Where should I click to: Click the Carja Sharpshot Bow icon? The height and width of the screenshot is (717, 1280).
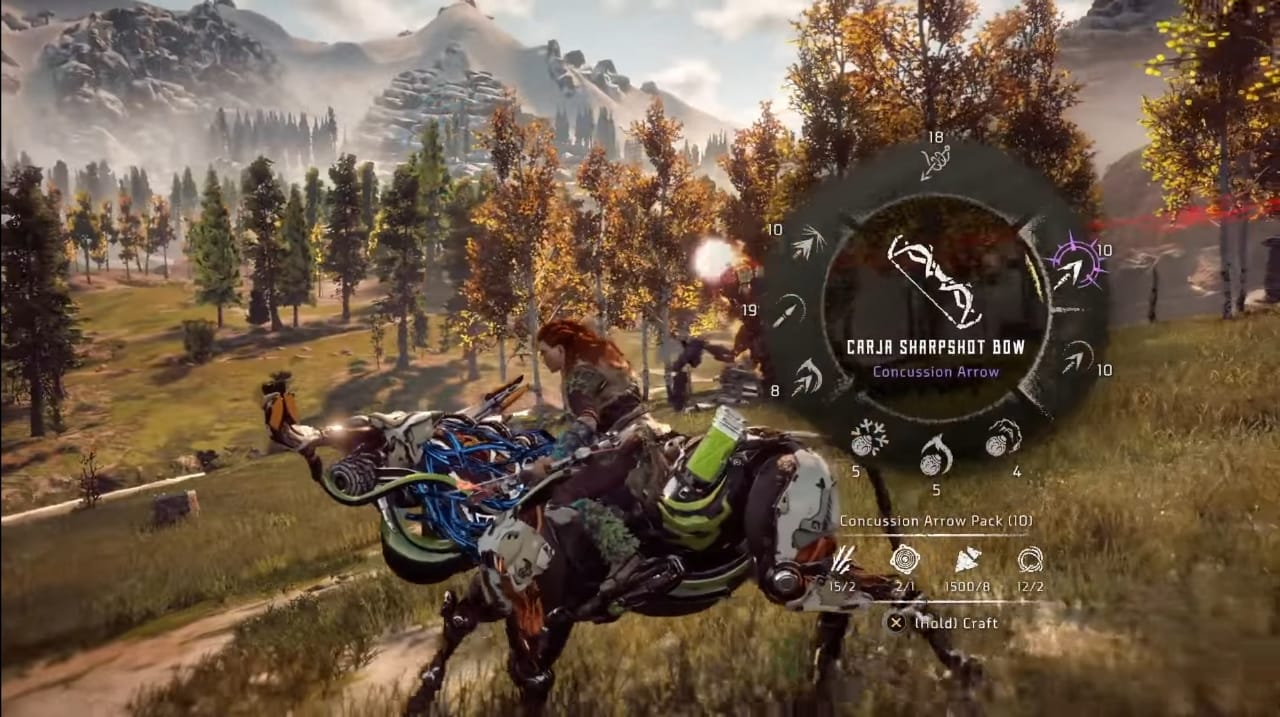coord(935,283)
